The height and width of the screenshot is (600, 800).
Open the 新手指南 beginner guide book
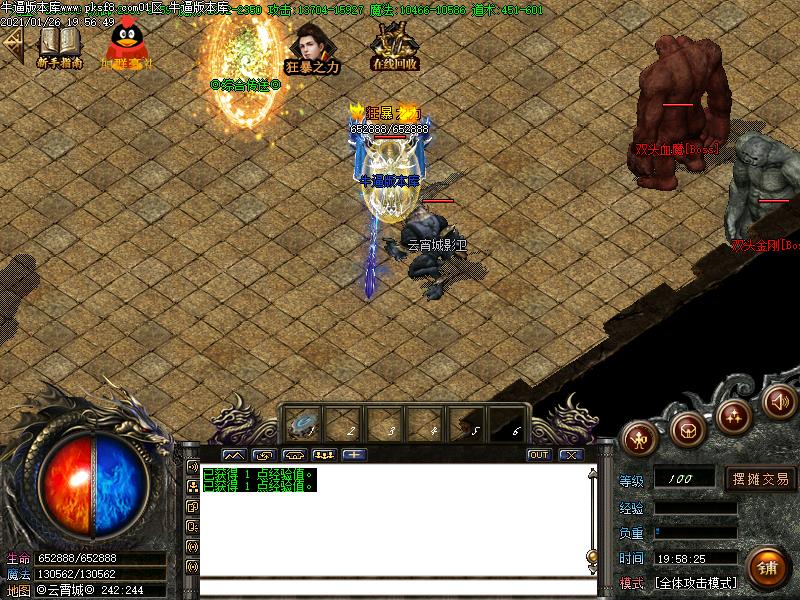click(60, 44)
